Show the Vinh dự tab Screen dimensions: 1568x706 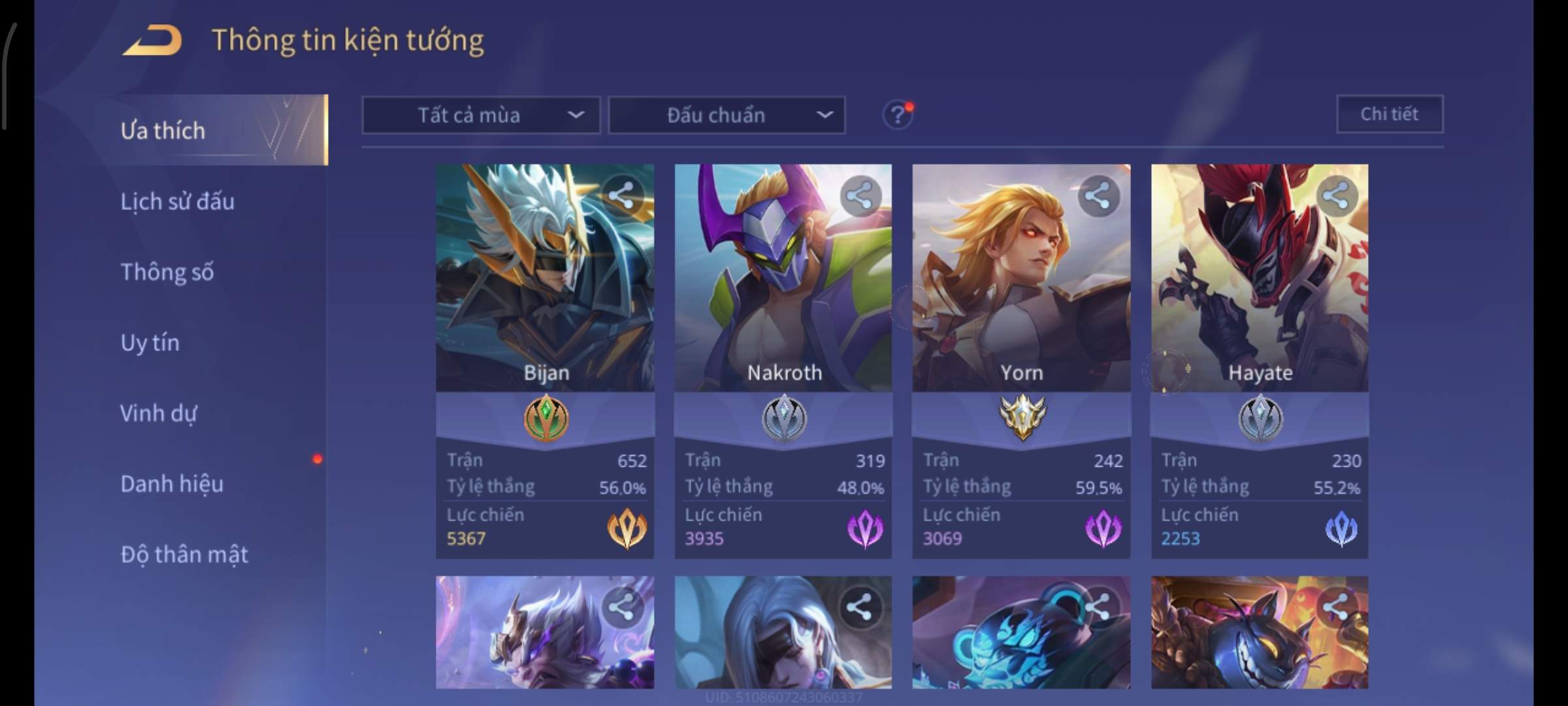pyautogui.click(x=158, y=413)
